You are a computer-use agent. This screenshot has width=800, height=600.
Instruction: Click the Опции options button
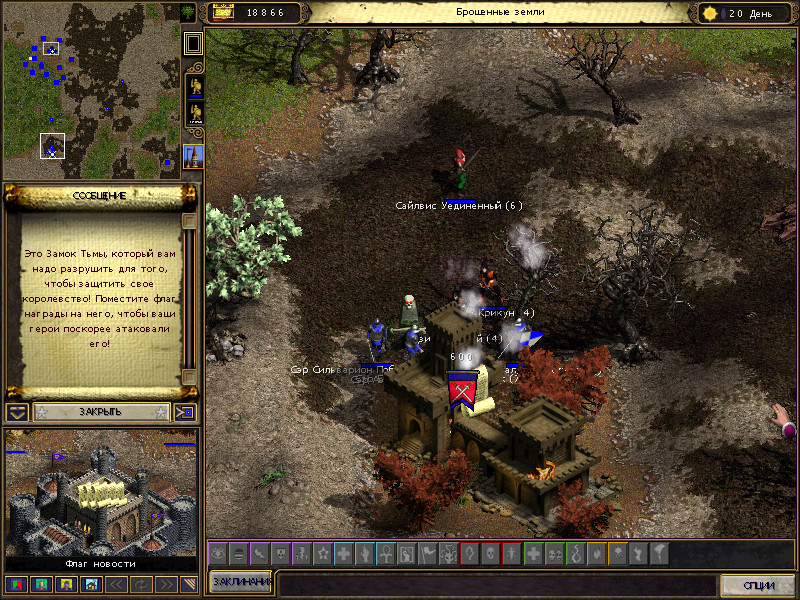[x=756, y=585]
